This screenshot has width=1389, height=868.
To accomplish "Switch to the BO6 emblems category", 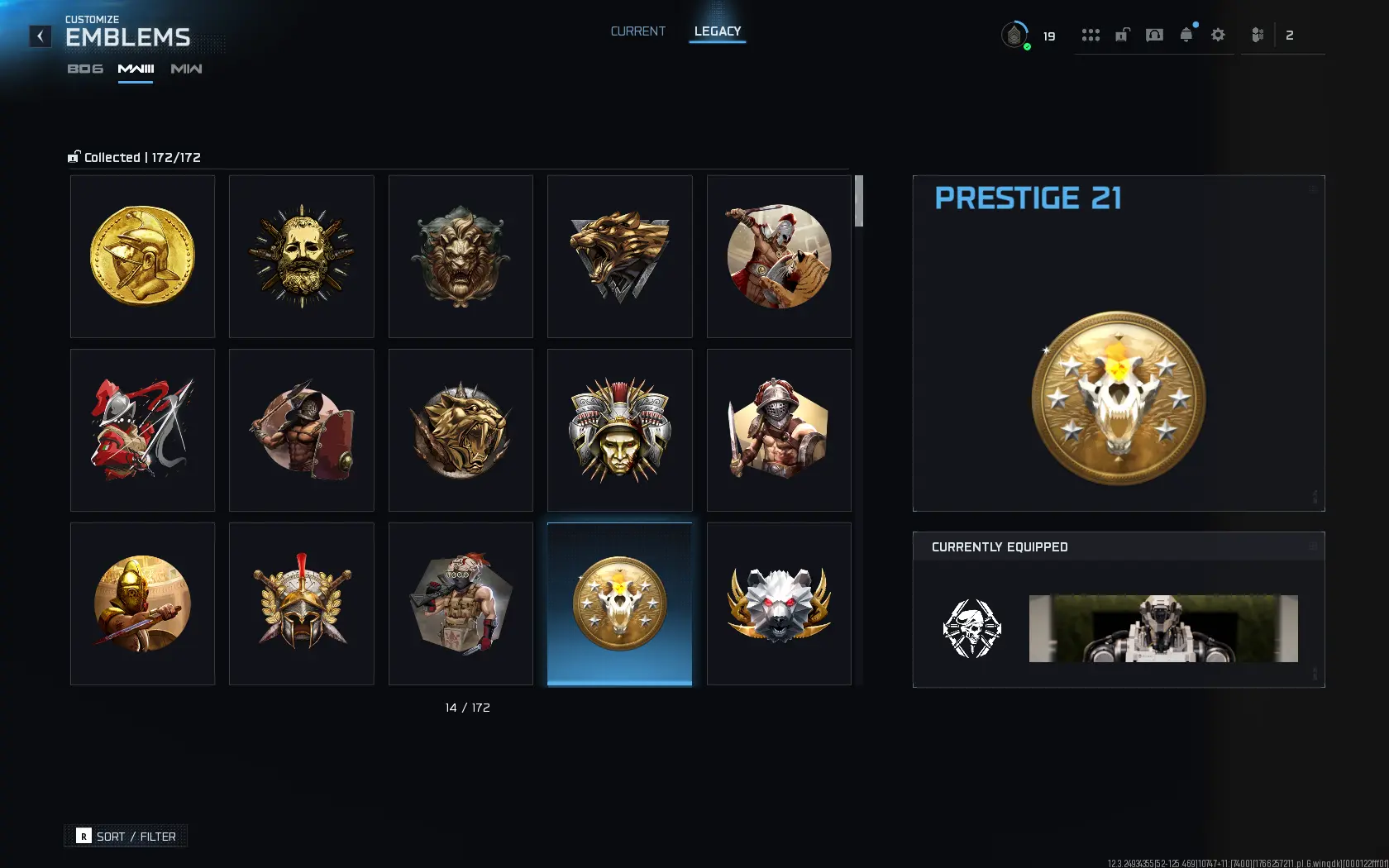I will (x=84, y=69).
